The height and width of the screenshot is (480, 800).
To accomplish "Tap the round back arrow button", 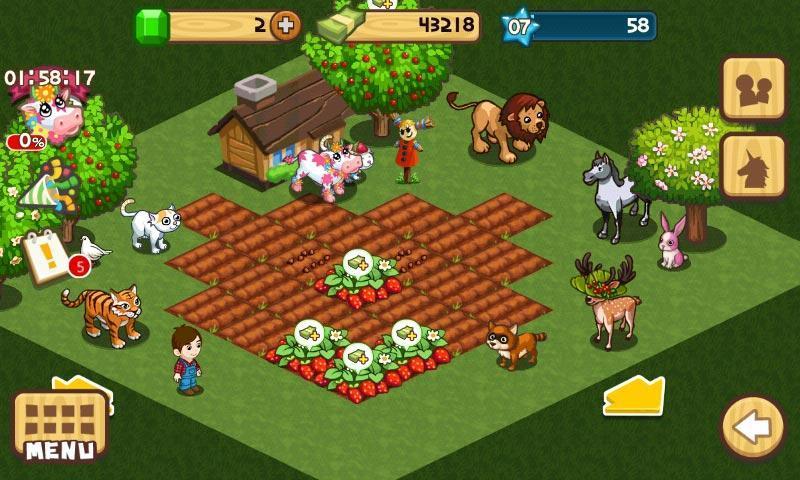I will pos(752,428).
